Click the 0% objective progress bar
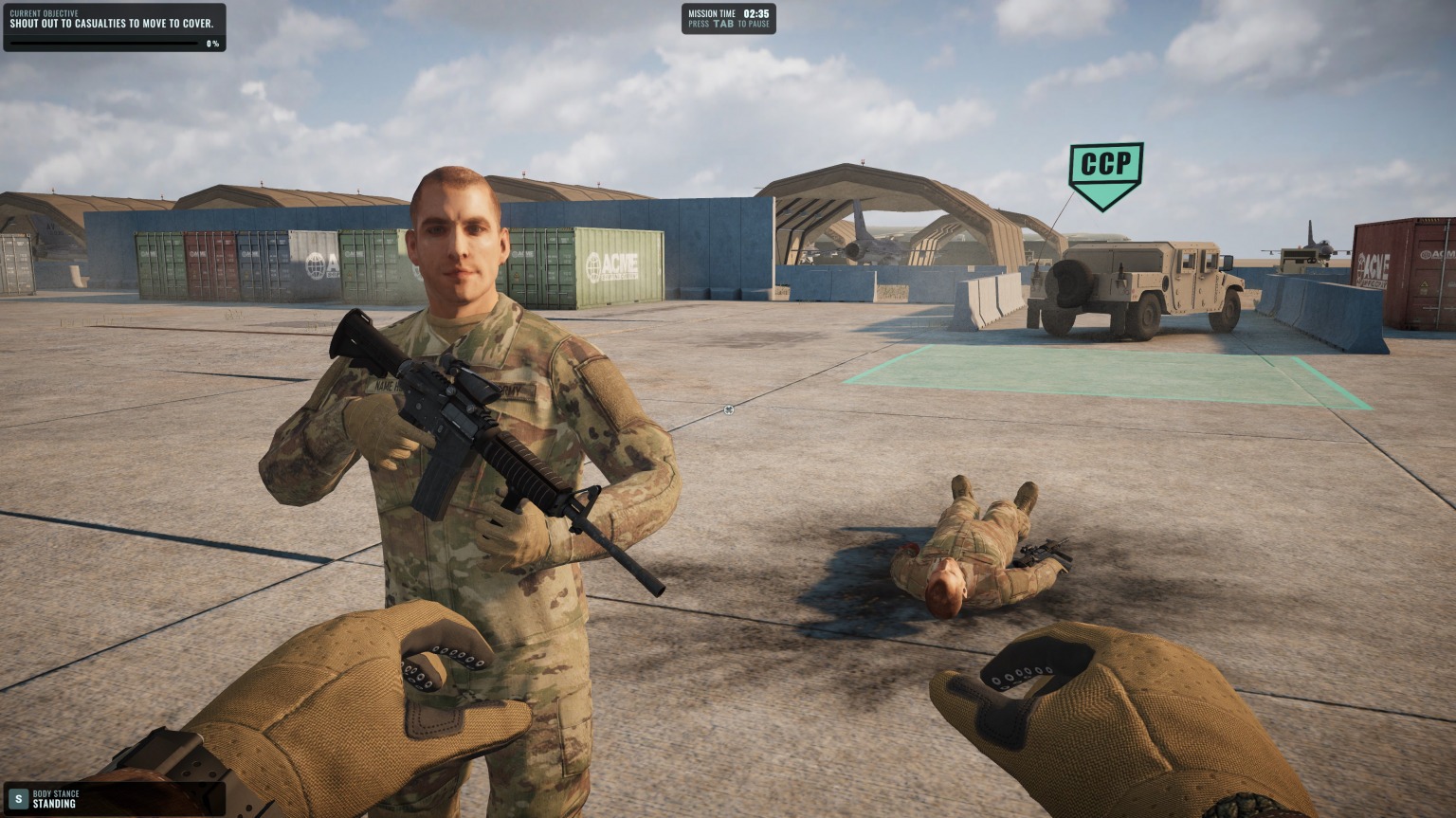This screenshot has height=818, width=1456. [104, 41]
